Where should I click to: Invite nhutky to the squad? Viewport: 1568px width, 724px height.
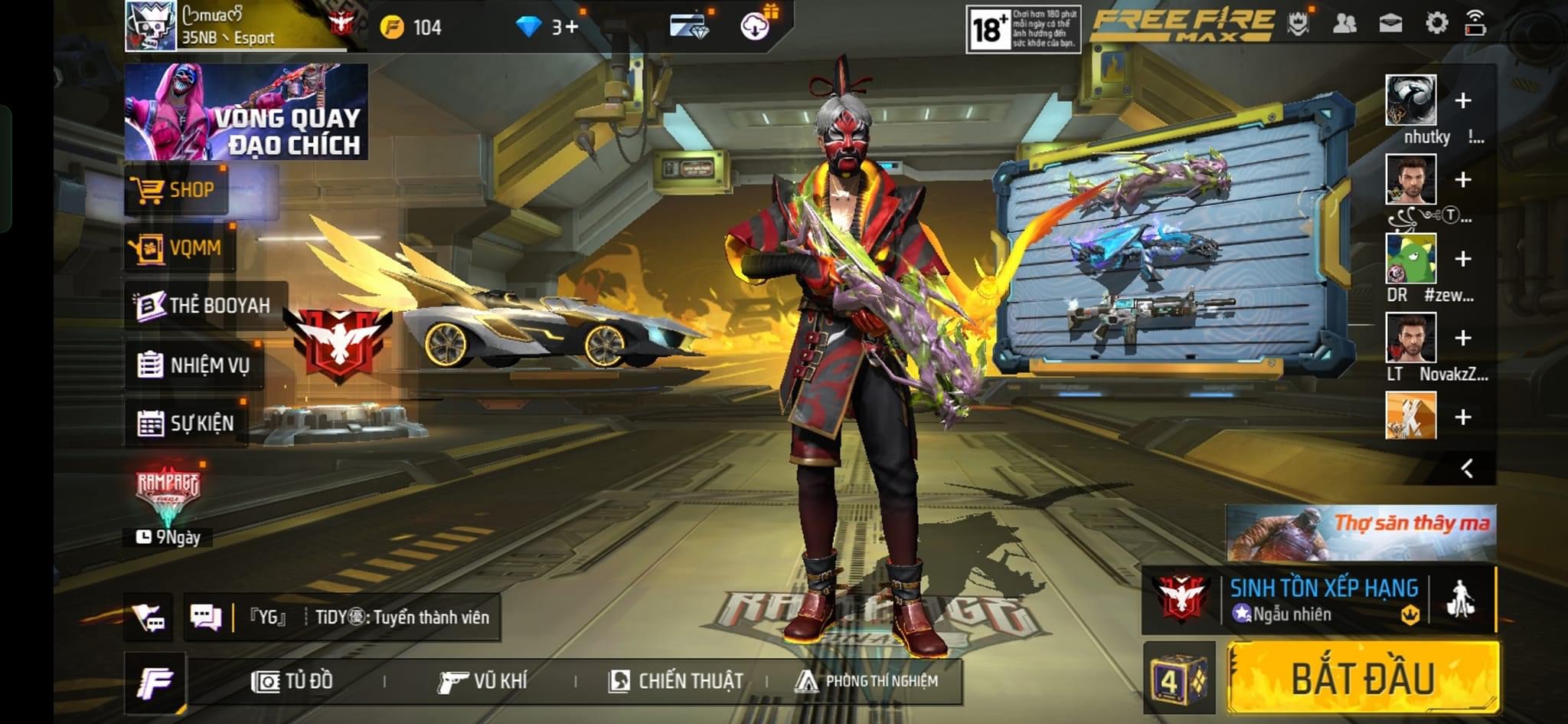coord(1462,101)
